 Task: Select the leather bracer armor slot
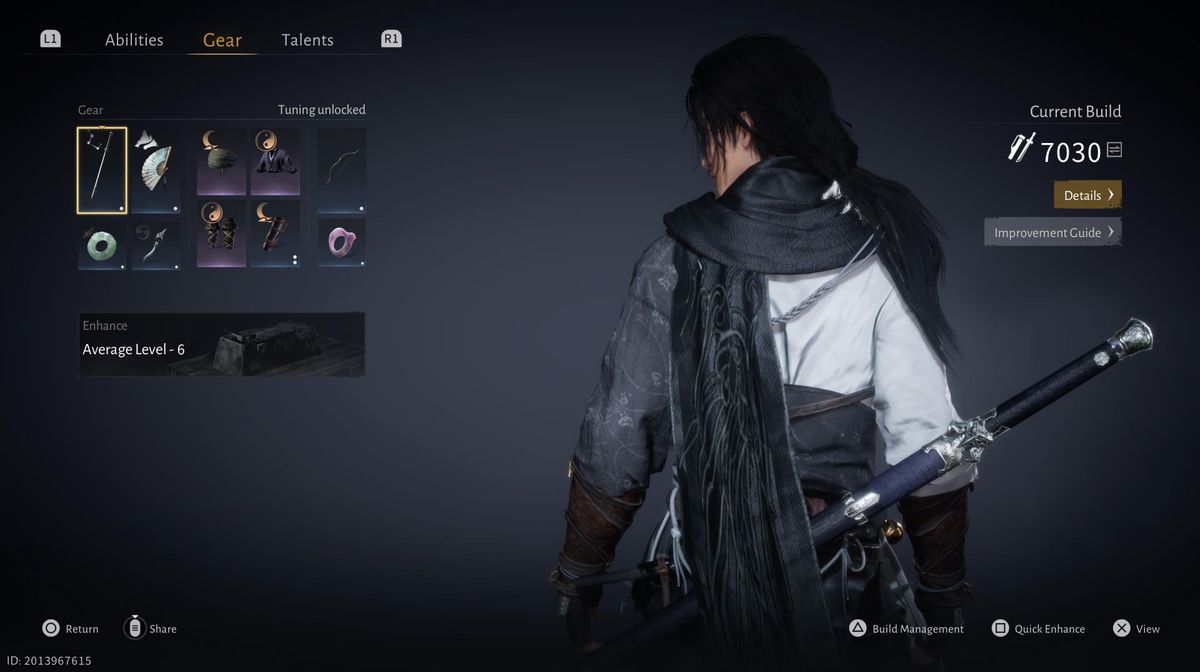275,233
